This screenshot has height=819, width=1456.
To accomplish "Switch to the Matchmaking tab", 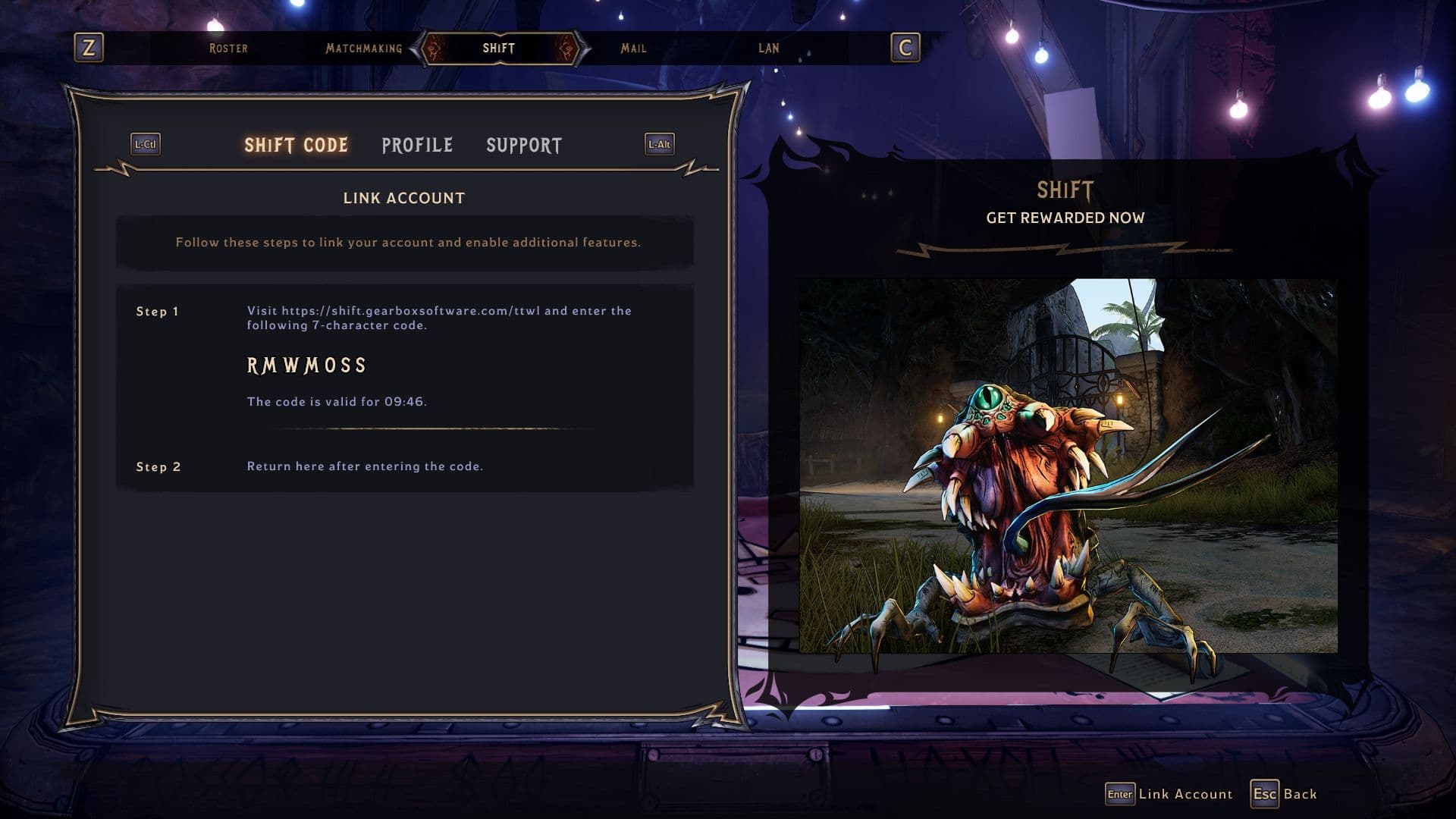I will (364, 49).
